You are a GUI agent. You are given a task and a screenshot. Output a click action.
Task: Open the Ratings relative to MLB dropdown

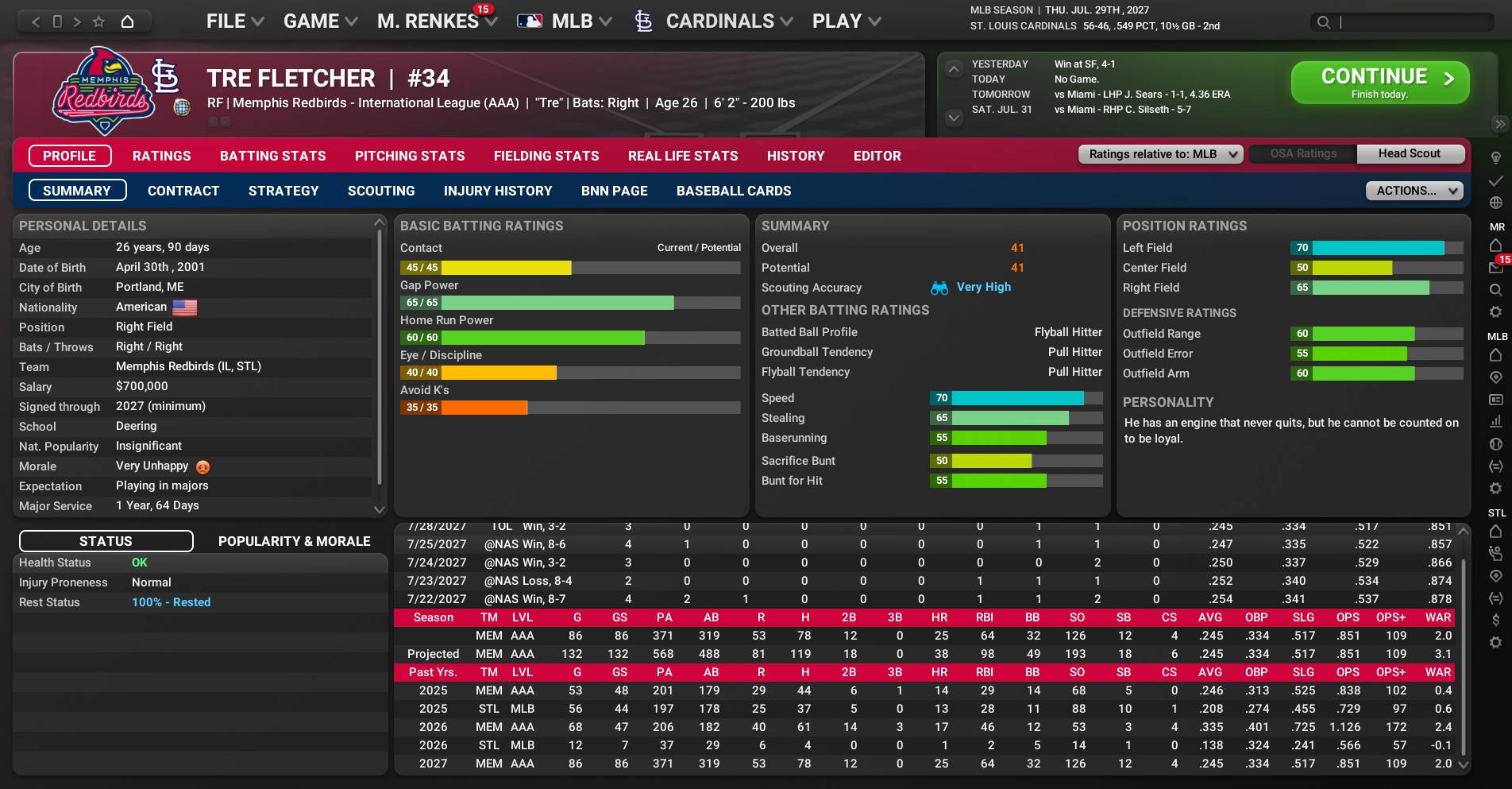(1159, 154)
